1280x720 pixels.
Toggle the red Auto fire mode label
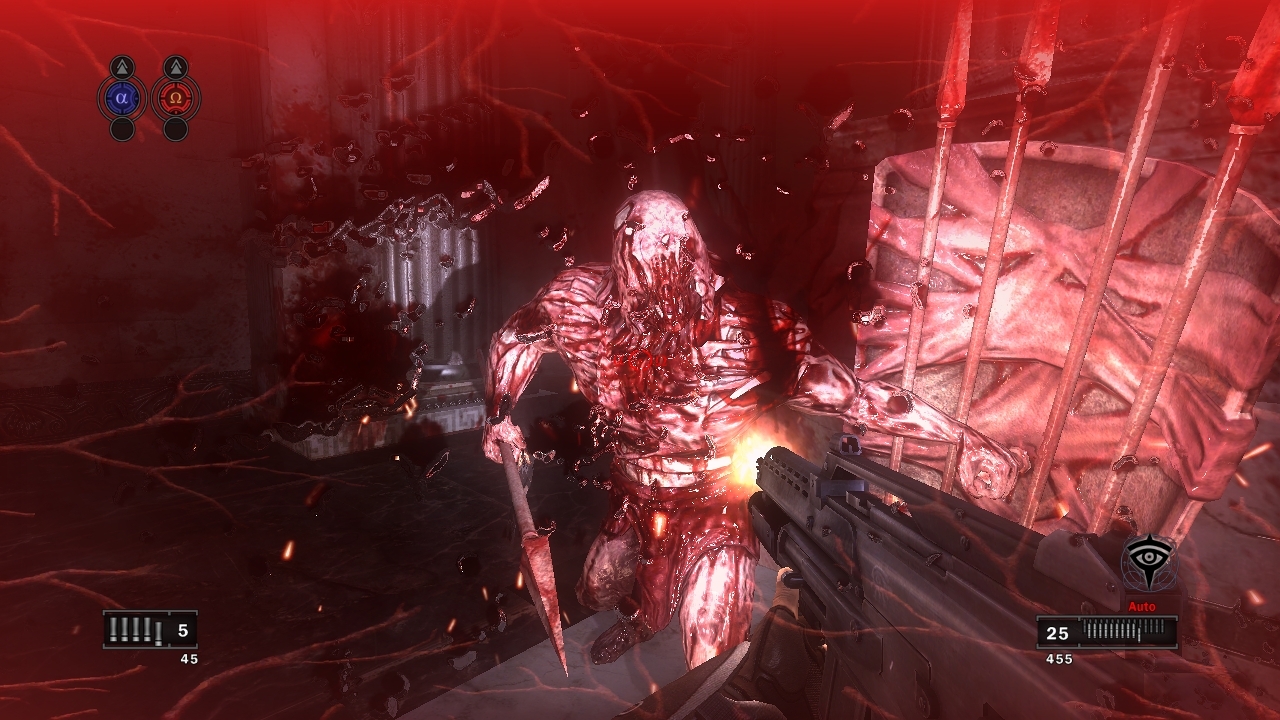1141,607
